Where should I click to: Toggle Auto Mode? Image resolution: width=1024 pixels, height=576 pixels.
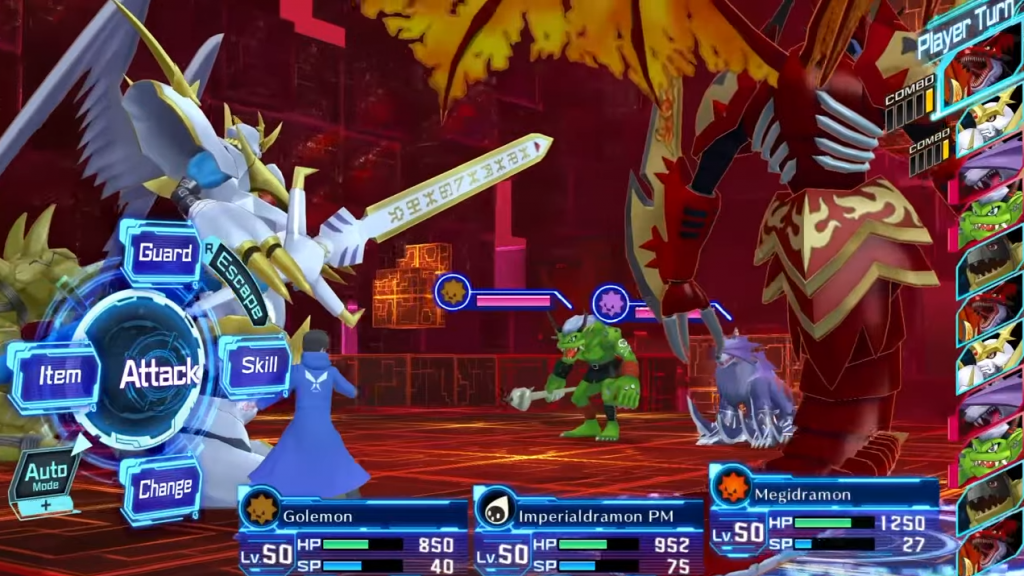(x=46, y=478)
